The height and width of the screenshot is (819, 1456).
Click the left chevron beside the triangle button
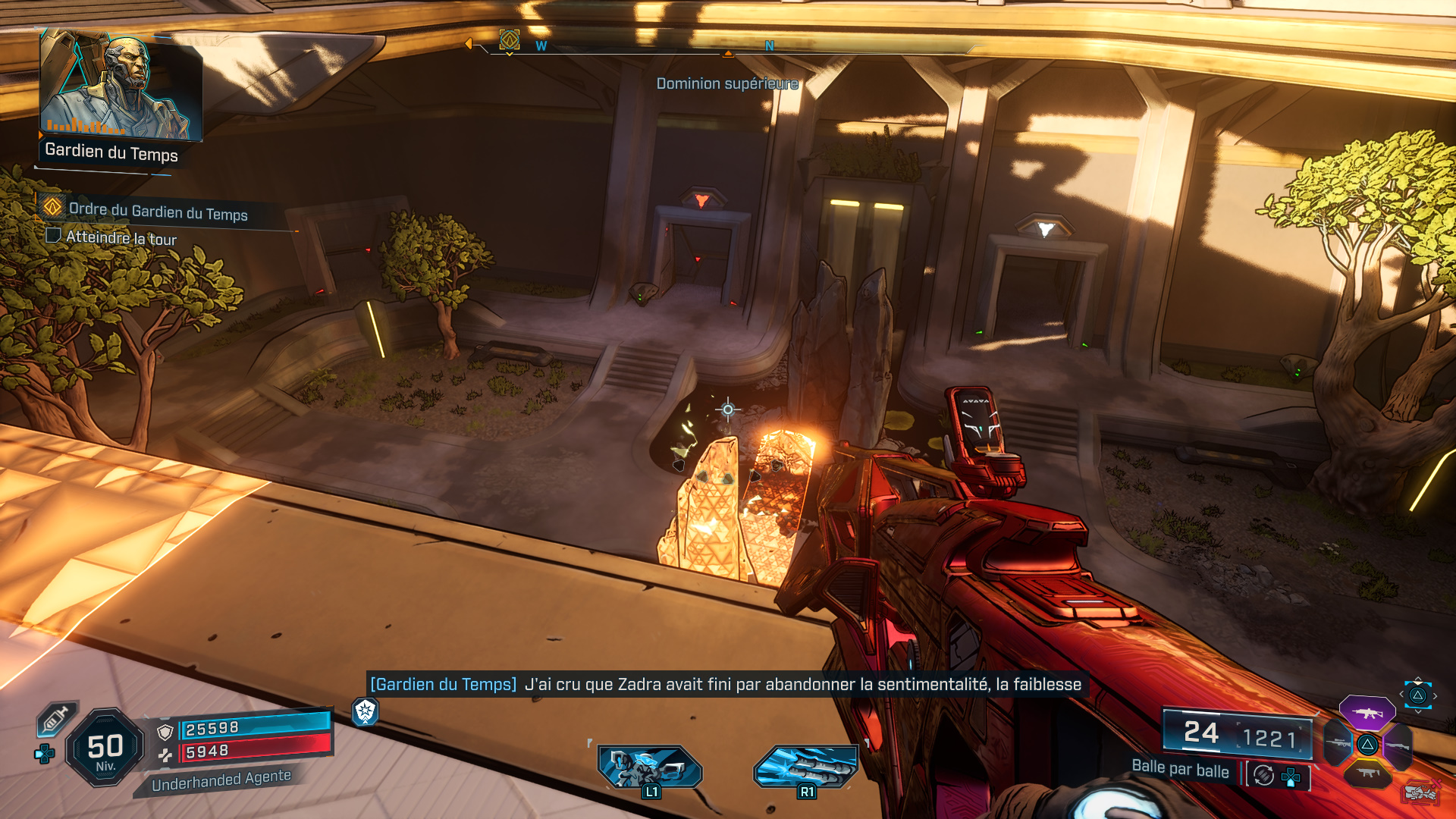tap(1401, 694)
